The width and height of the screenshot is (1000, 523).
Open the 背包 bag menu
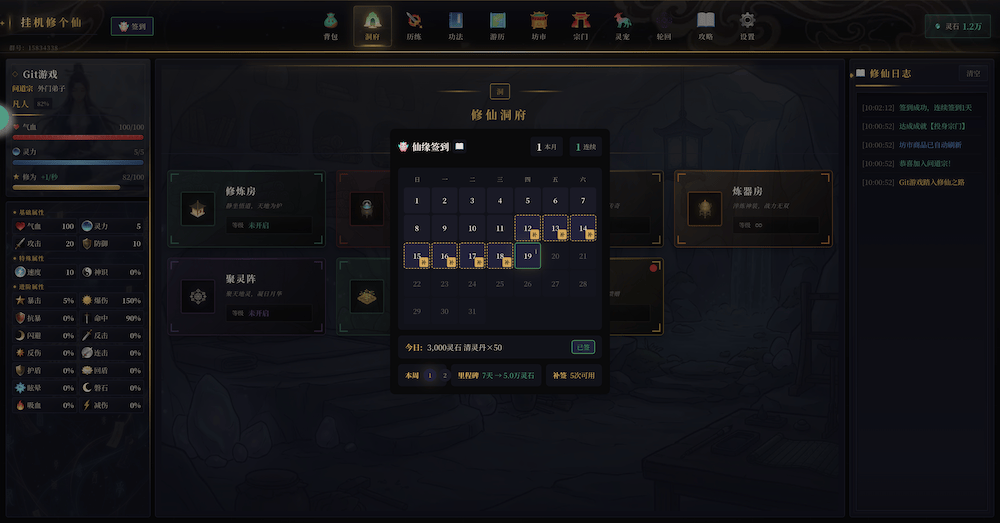(331, 25)
